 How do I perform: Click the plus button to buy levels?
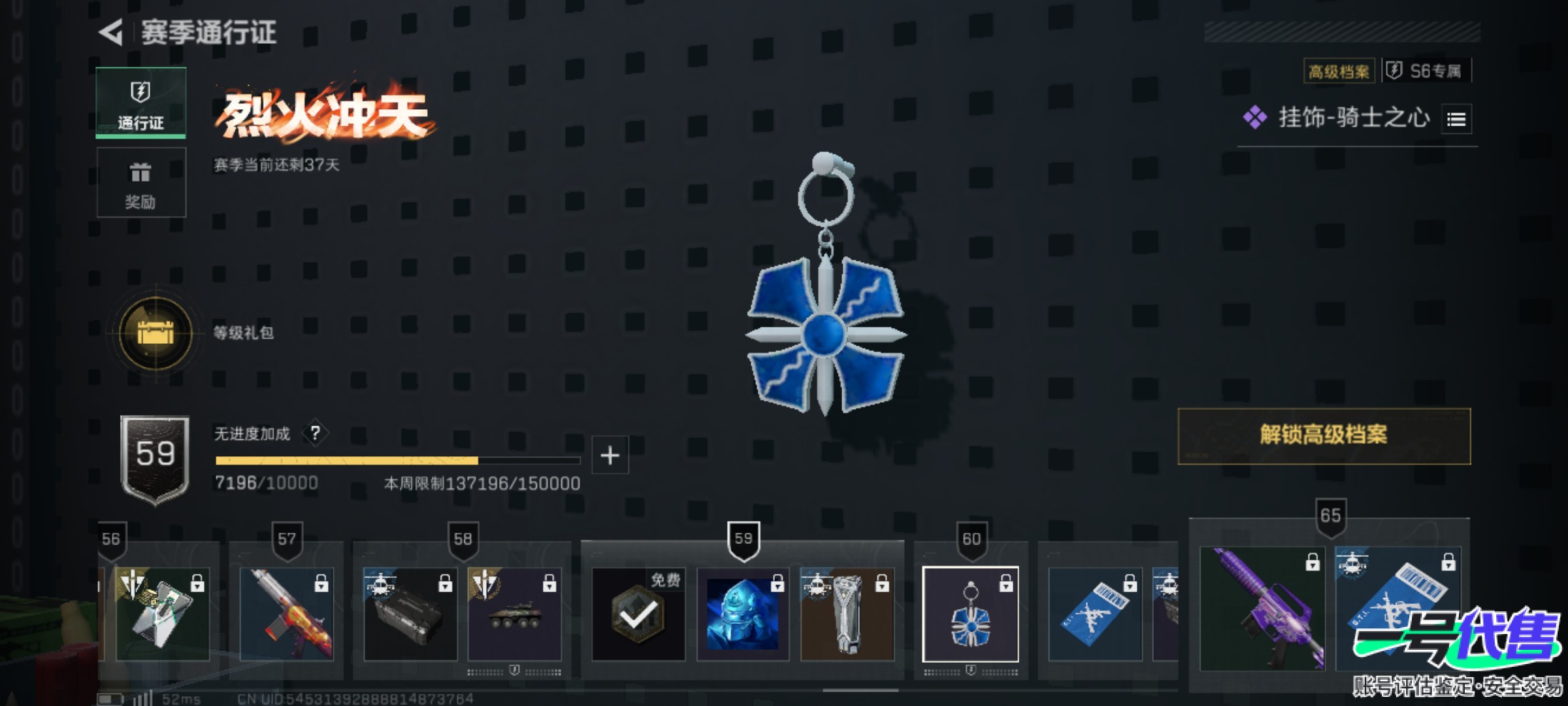tap(610, 455)
